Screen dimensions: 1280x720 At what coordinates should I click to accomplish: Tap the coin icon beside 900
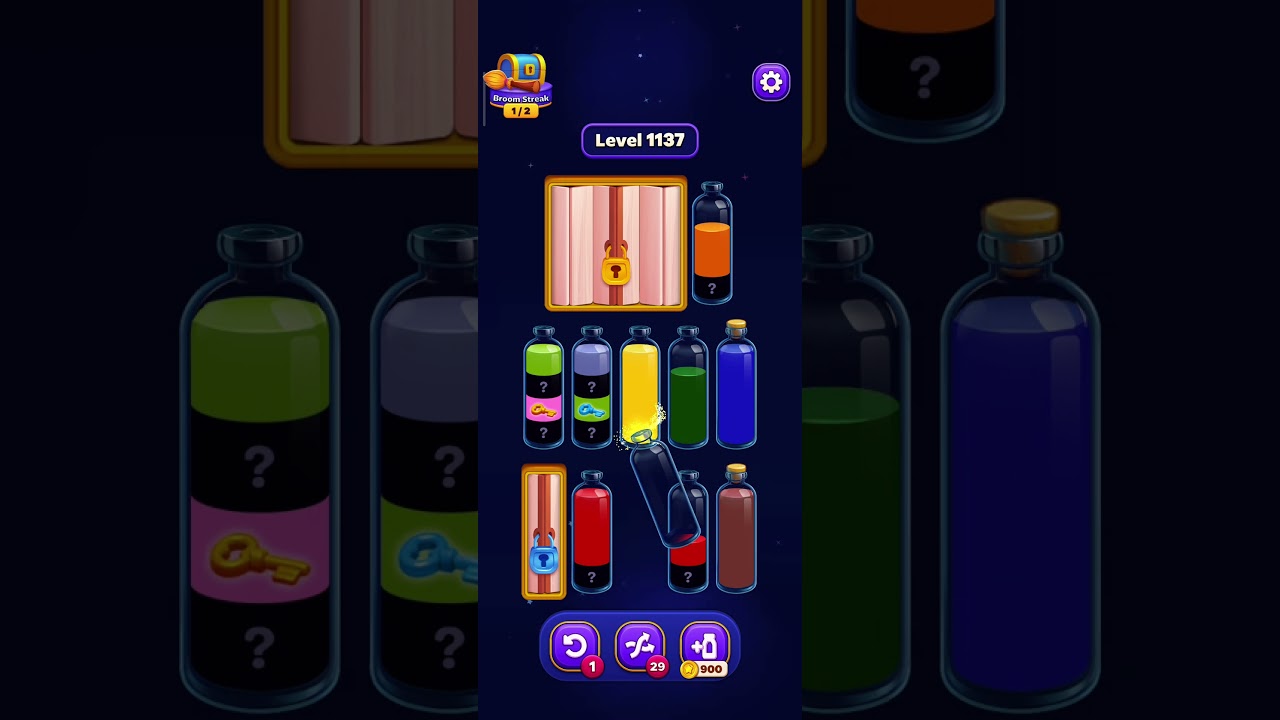tap(688, 669)
